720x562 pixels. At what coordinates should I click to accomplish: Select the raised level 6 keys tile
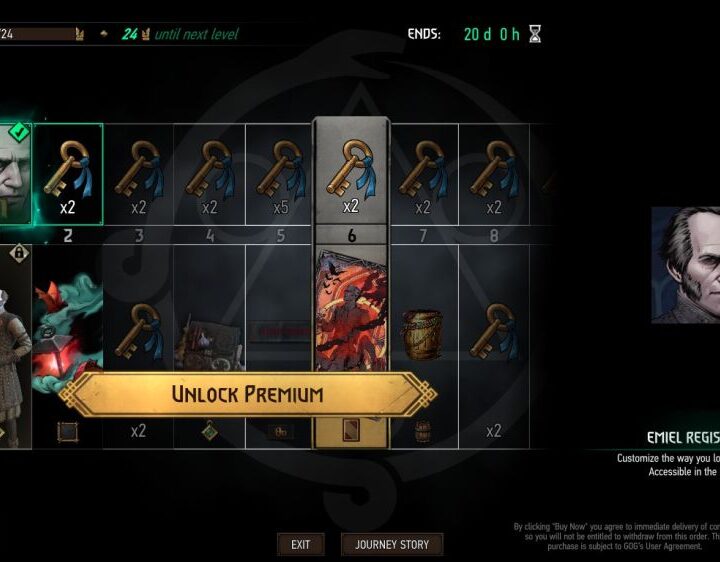pos(351,172)
